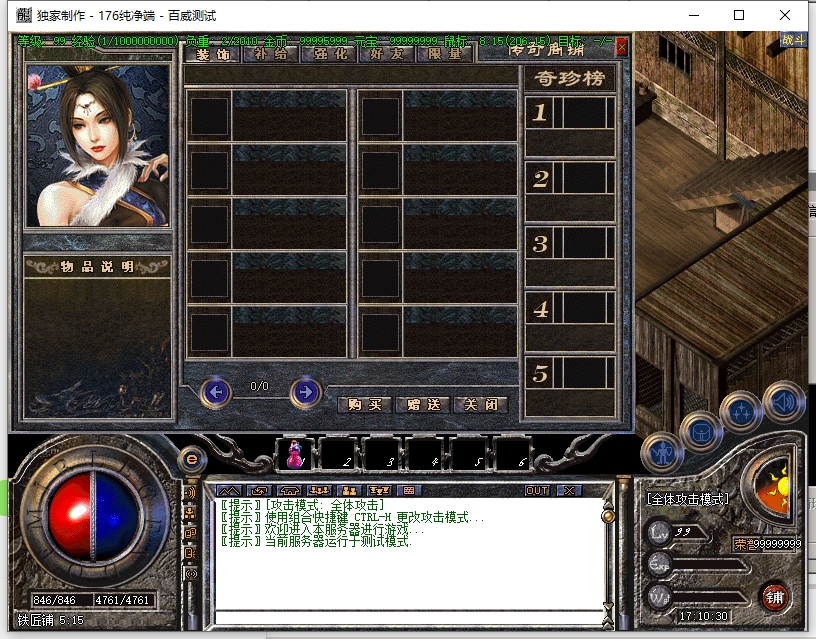Select the 强化 shop tab
This screenshot has height=639, width=816.
click(329, 54)
